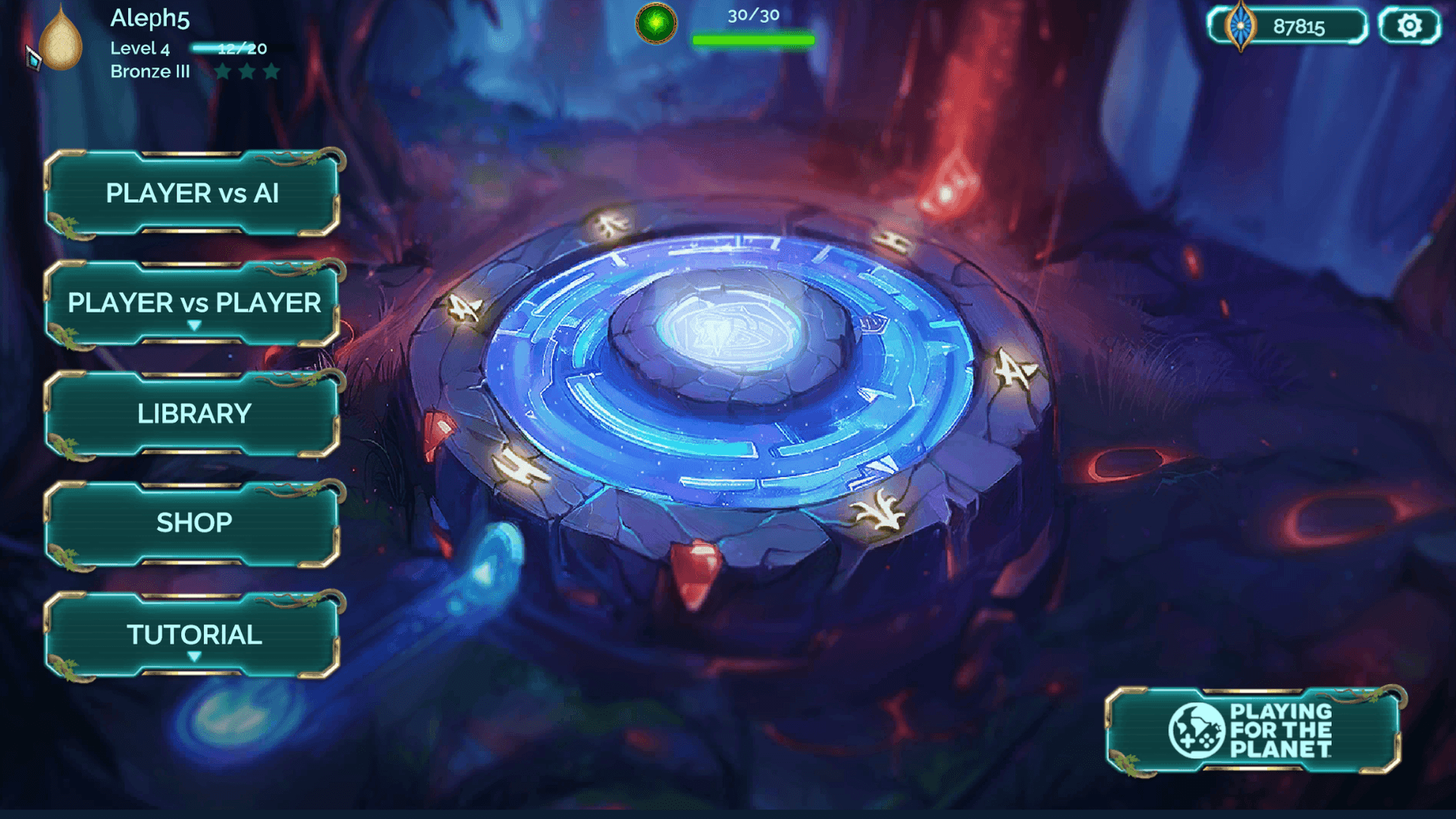Screen dimensions: 1456x819
Task: Choose SHOP from the left menu
Action: tap(192, 522)
